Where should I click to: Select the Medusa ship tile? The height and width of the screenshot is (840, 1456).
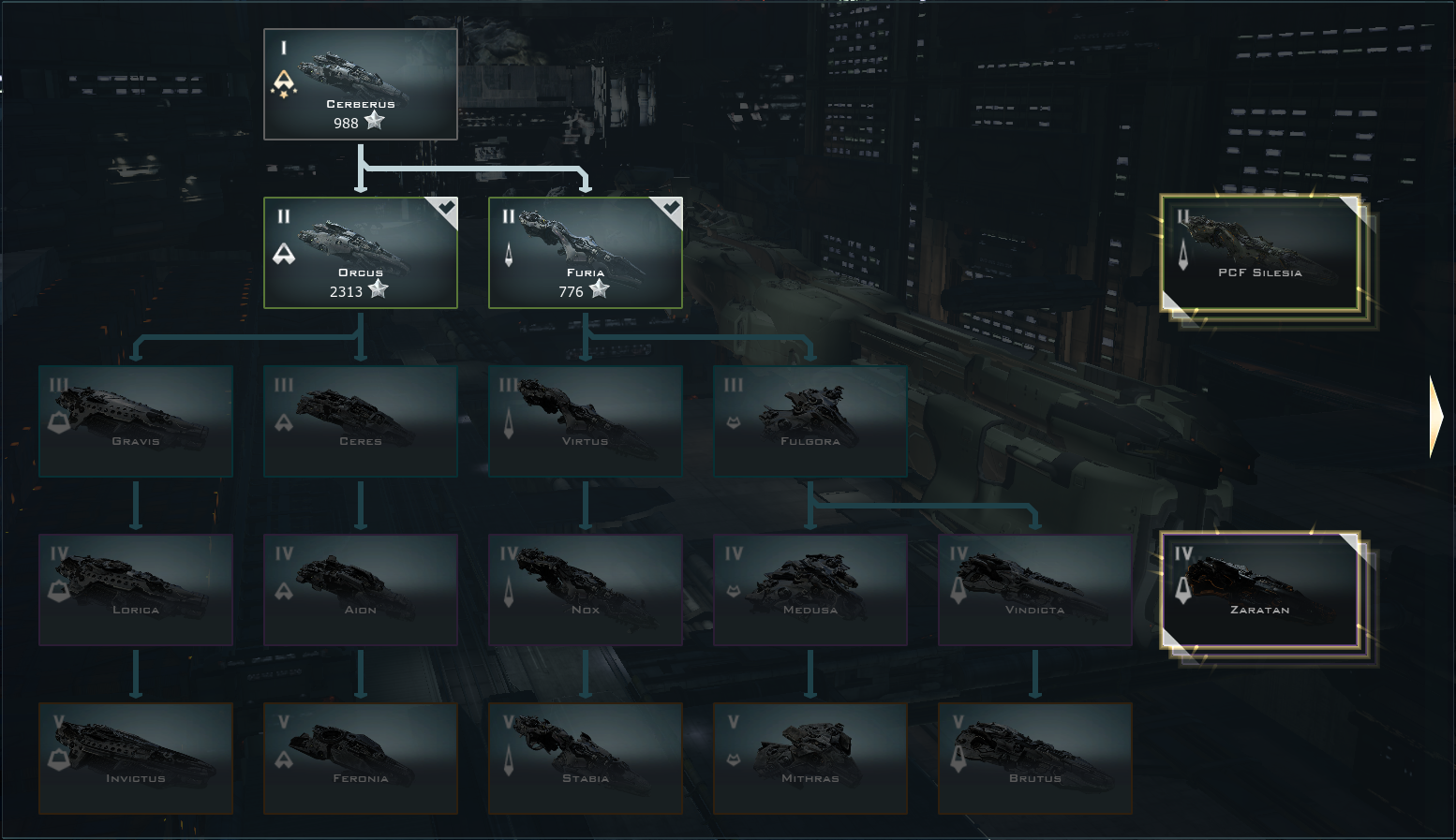pyautogui.click(x=810, y=590)
